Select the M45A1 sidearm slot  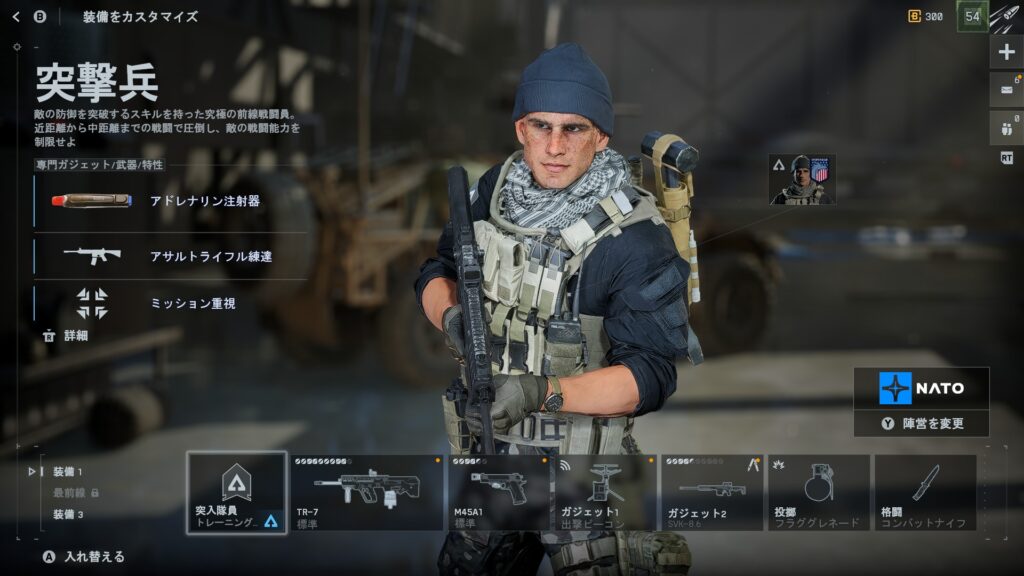[x=498, y=492]
